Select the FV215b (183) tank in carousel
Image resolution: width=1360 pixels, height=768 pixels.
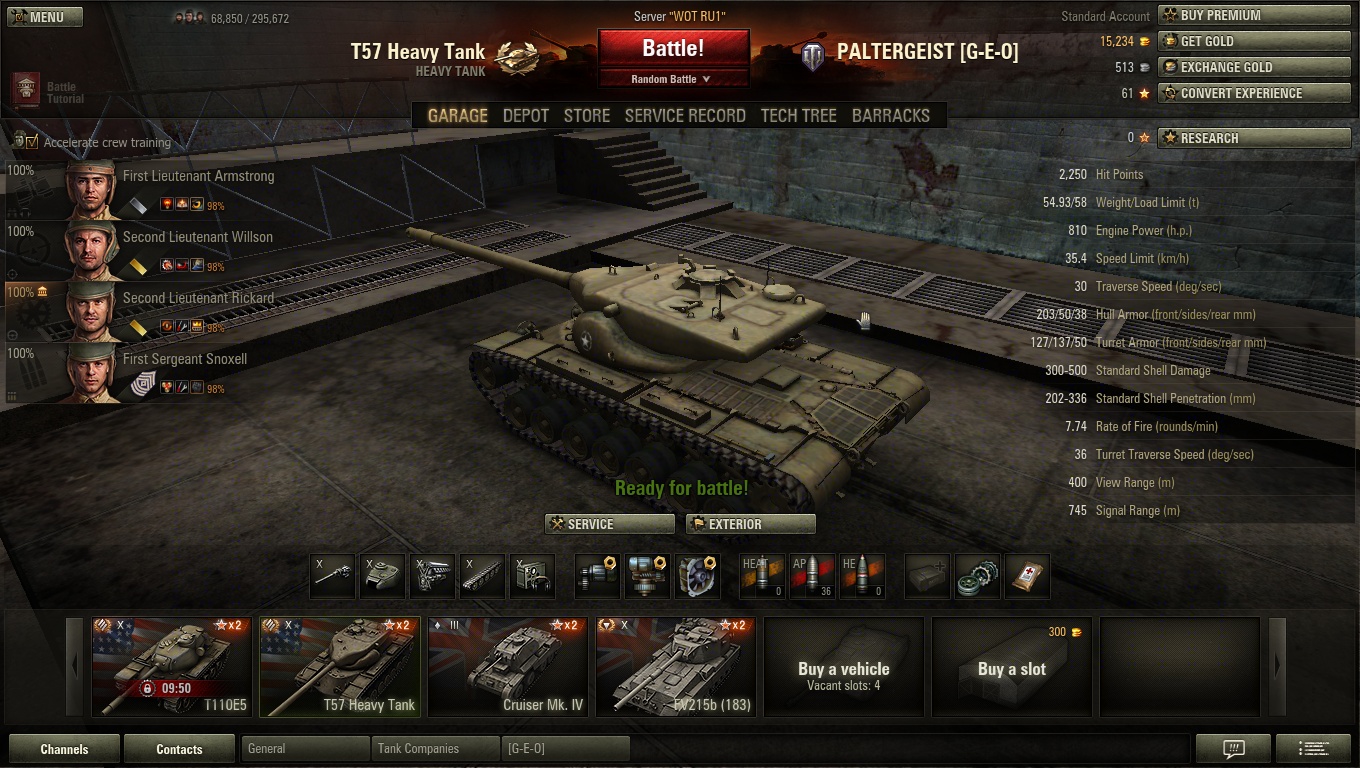(676, 667)
